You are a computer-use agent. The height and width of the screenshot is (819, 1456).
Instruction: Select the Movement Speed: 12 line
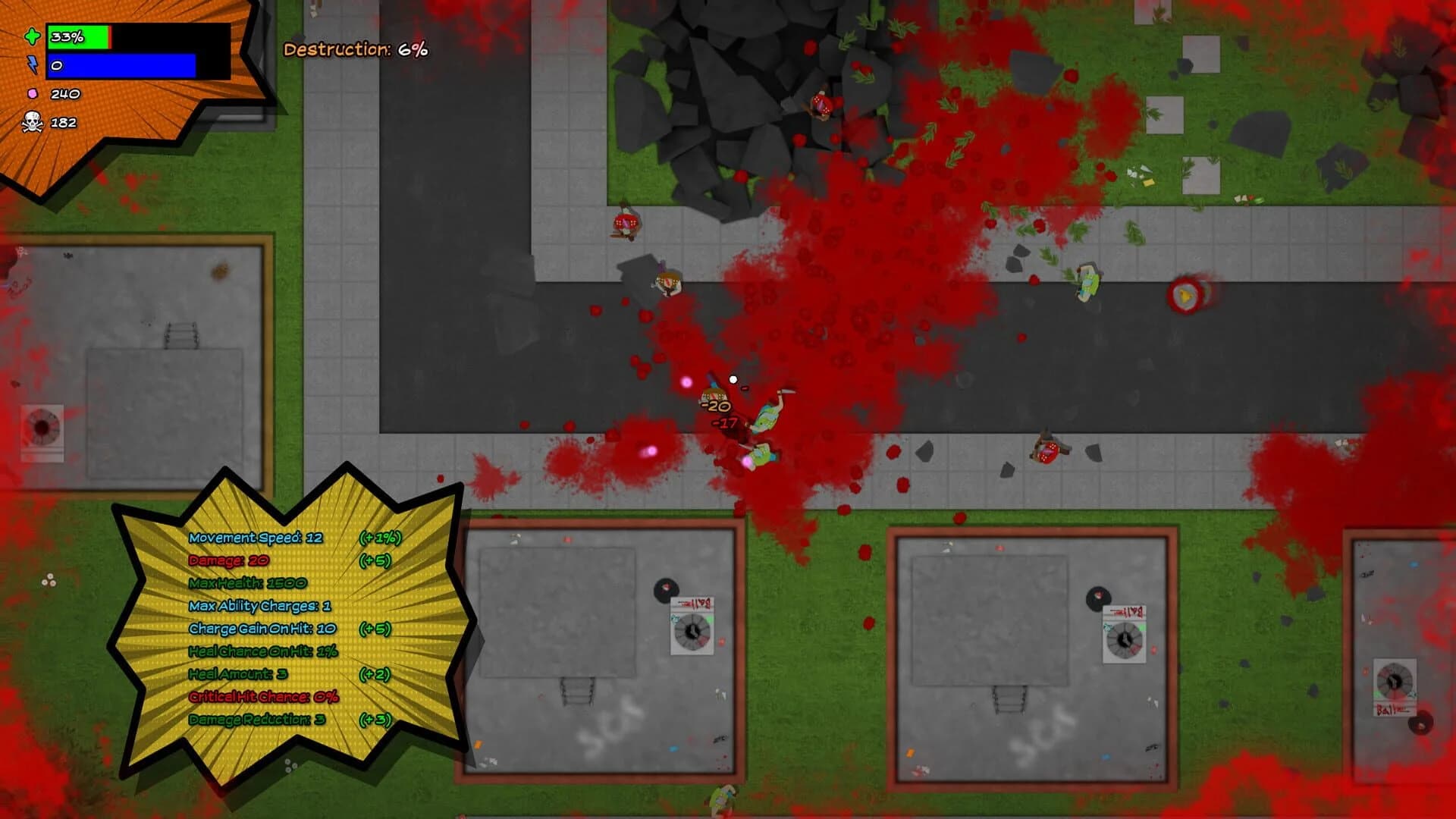click(256, 536)
